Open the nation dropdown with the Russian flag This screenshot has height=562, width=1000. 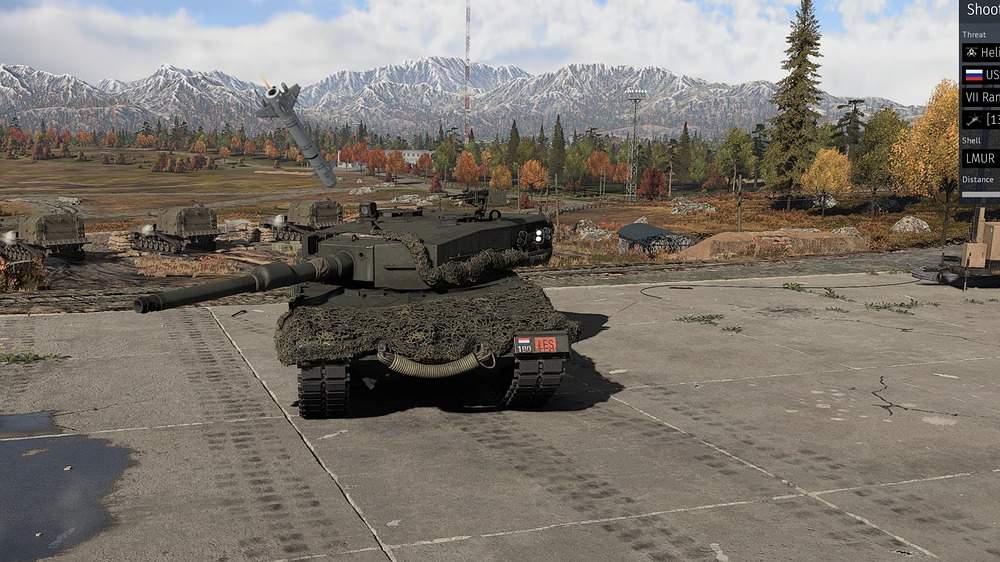click(x=981, y=75)
